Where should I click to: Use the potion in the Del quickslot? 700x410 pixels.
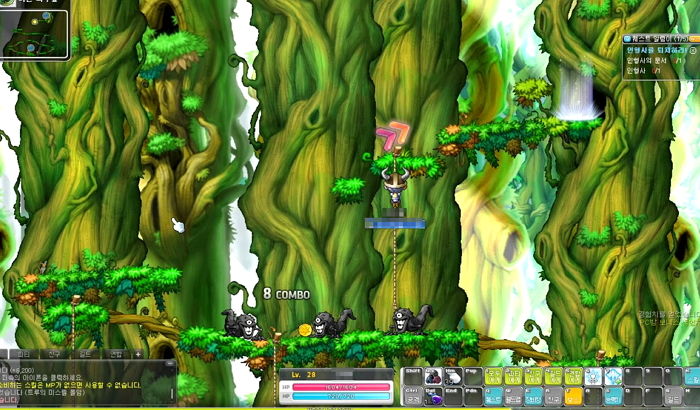(x=432, y=396)
